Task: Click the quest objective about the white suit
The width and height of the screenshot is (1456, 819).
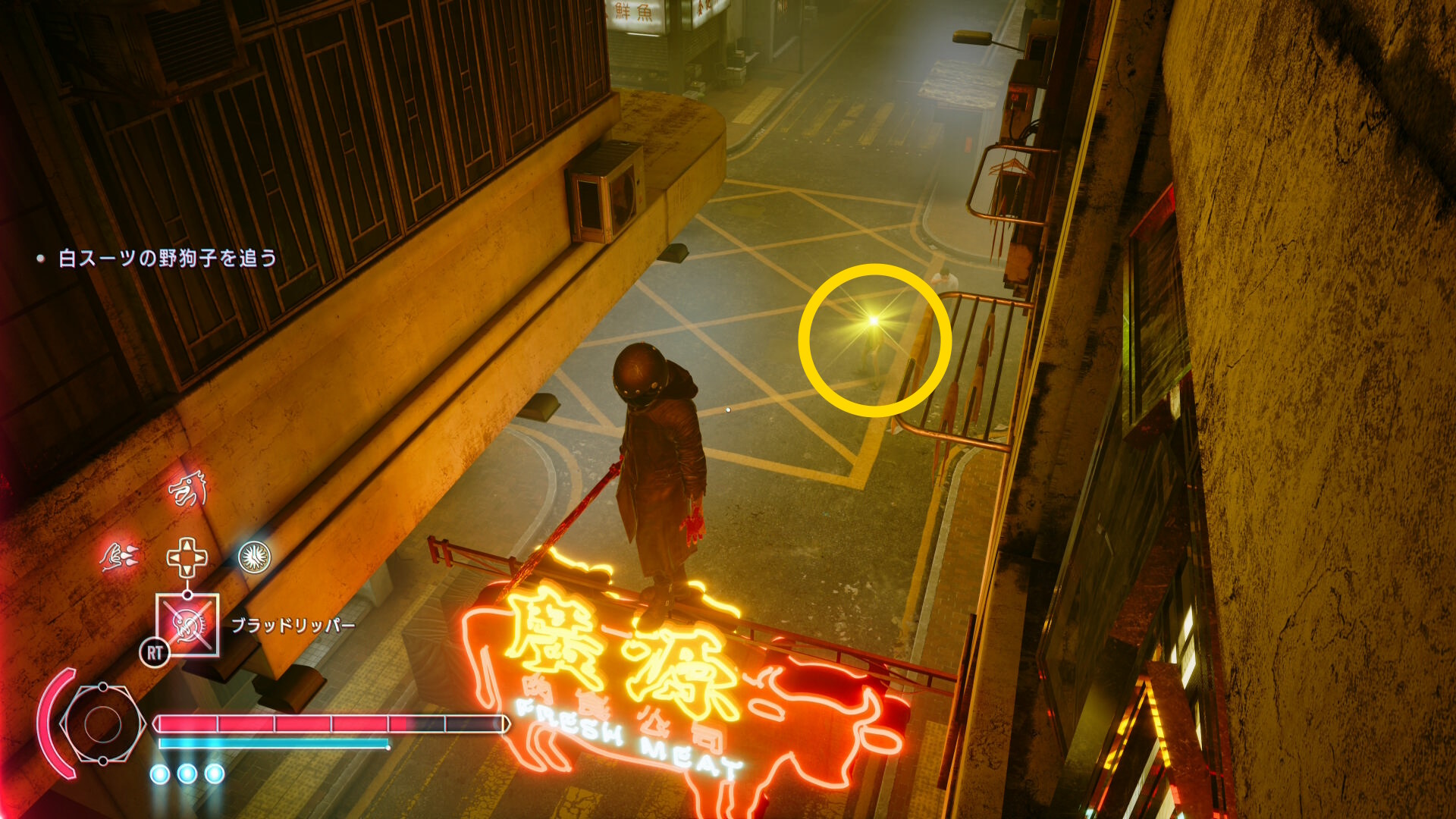Action: pos(167,259)
